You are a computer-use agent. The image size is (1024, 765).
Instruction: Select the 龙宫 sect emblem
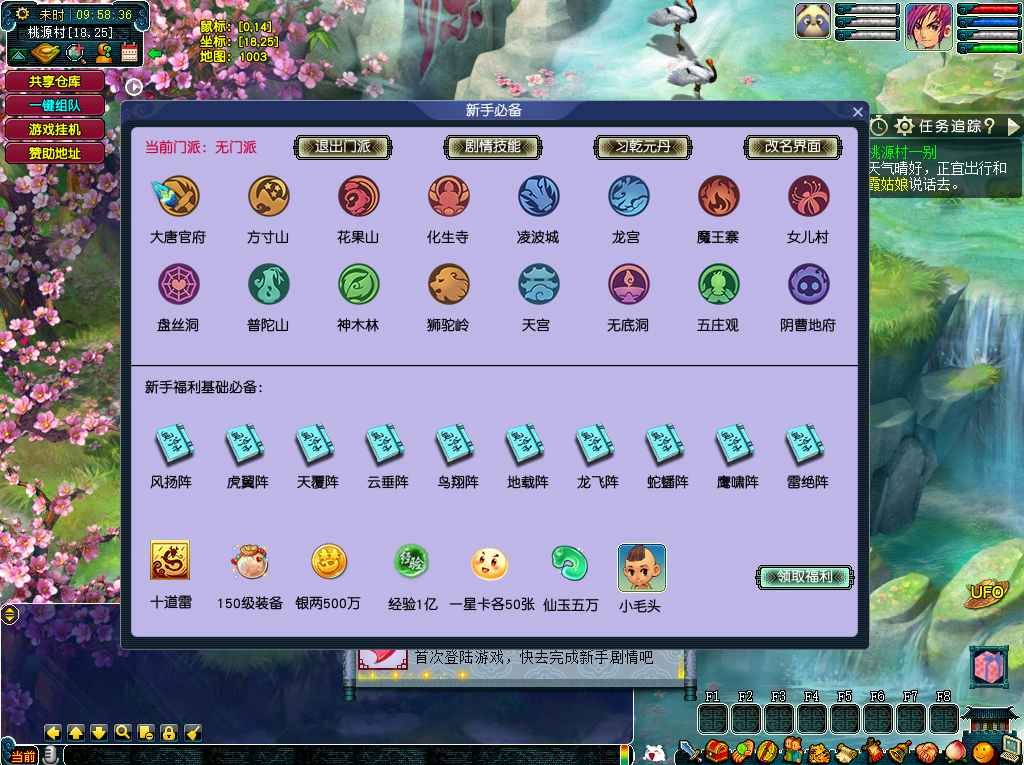click(x=628, y=196)
